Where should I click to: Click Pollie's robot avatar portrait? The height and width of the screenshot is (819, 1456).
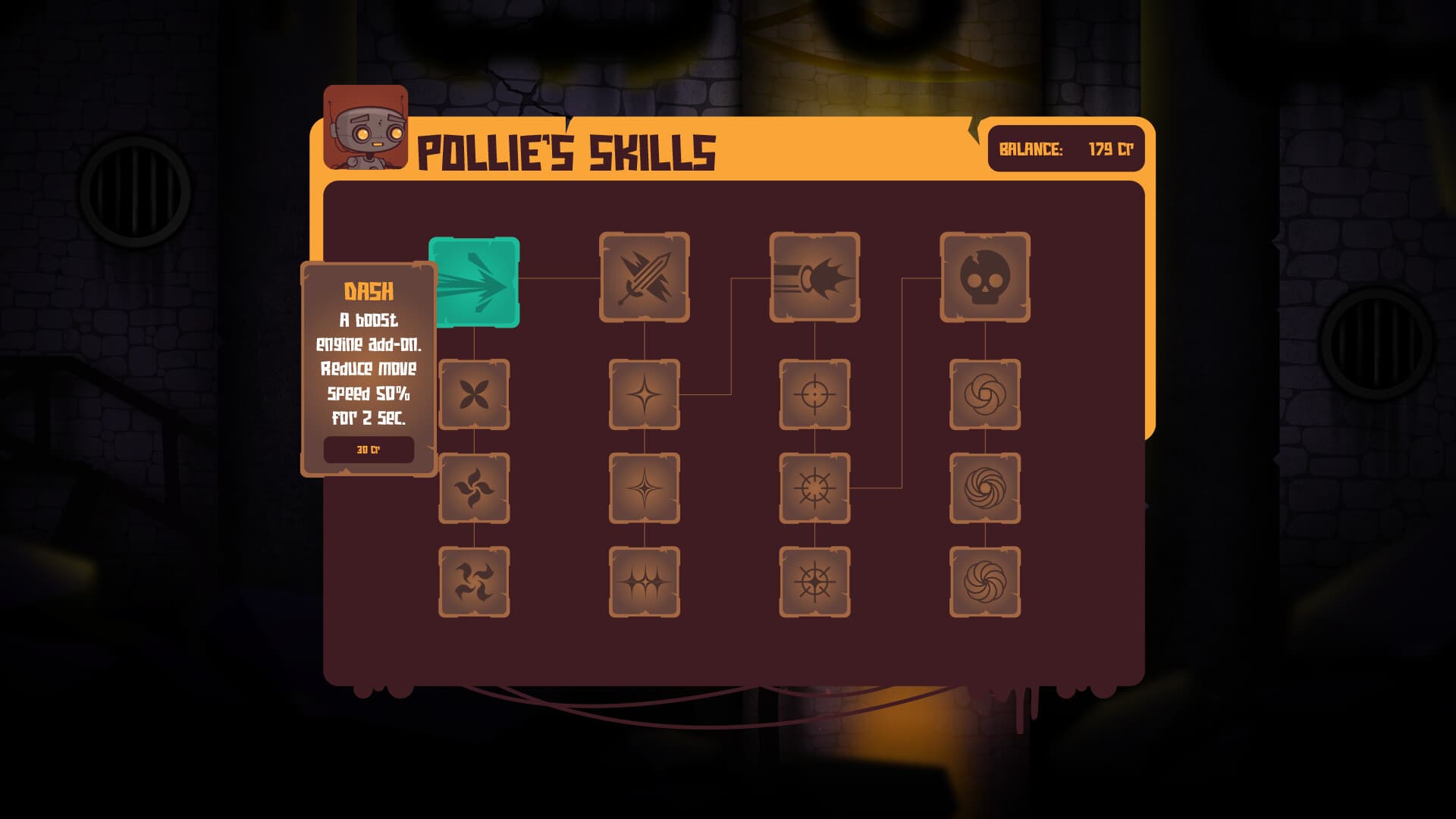364,129
